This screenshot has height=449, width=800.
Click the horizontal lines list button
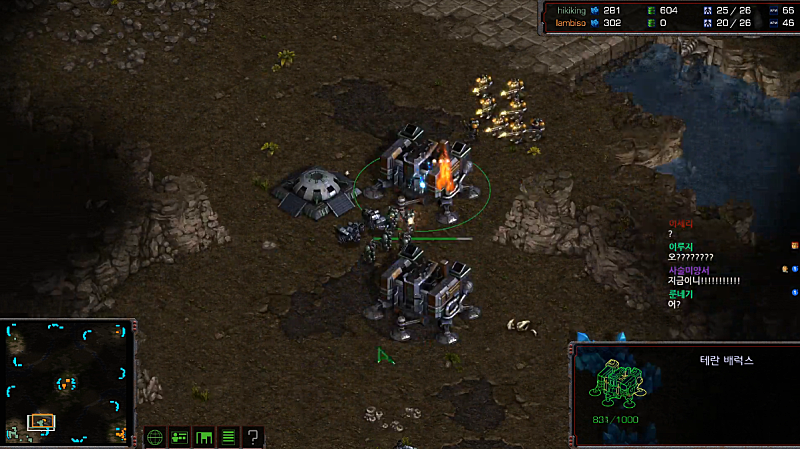coord(228,437)
